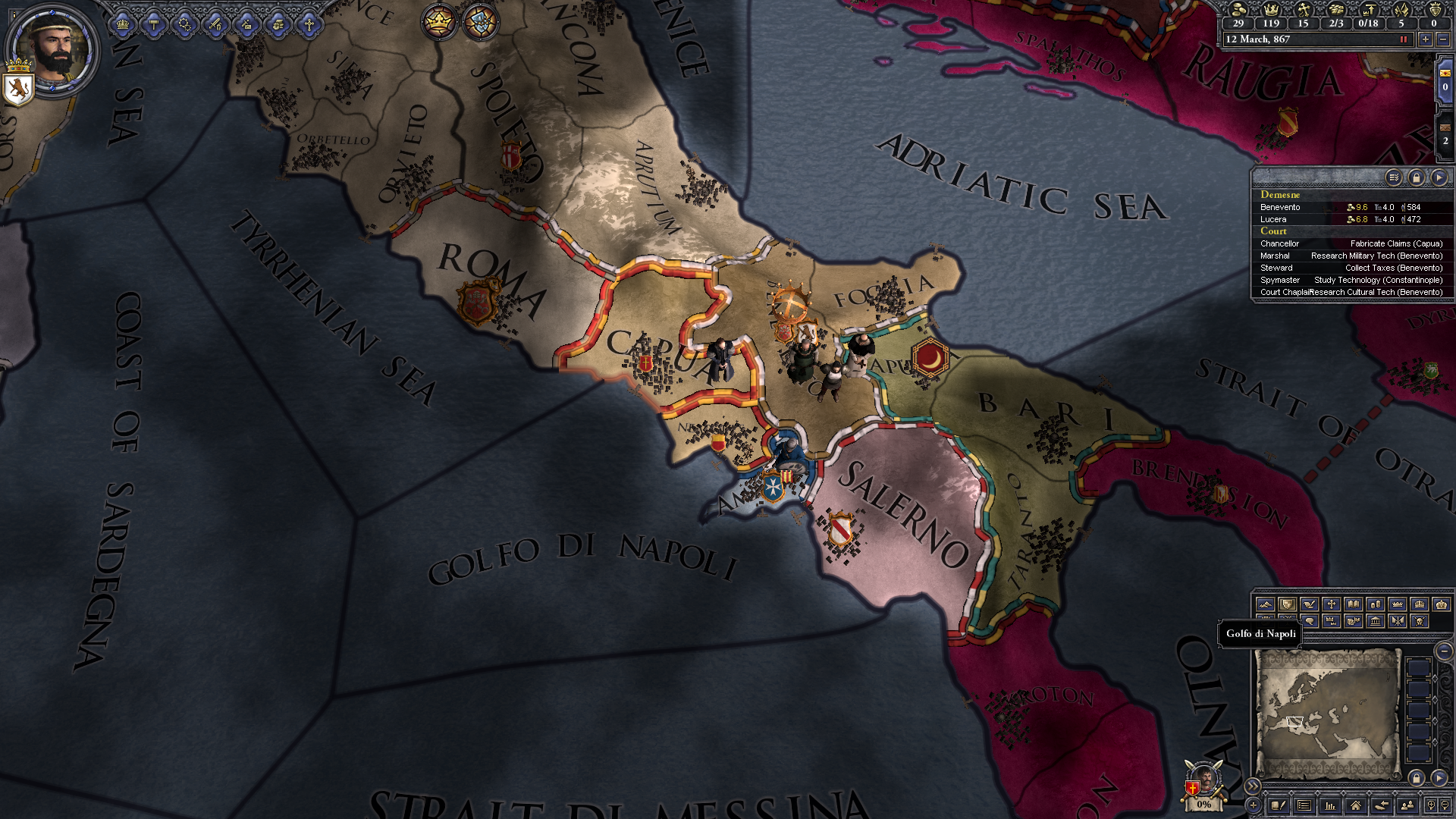This screenshot has height=819, width=1456.
Task: Expand the bottom toolbar with the double-arrow chevron
Action: click(x=1254, y=786)
